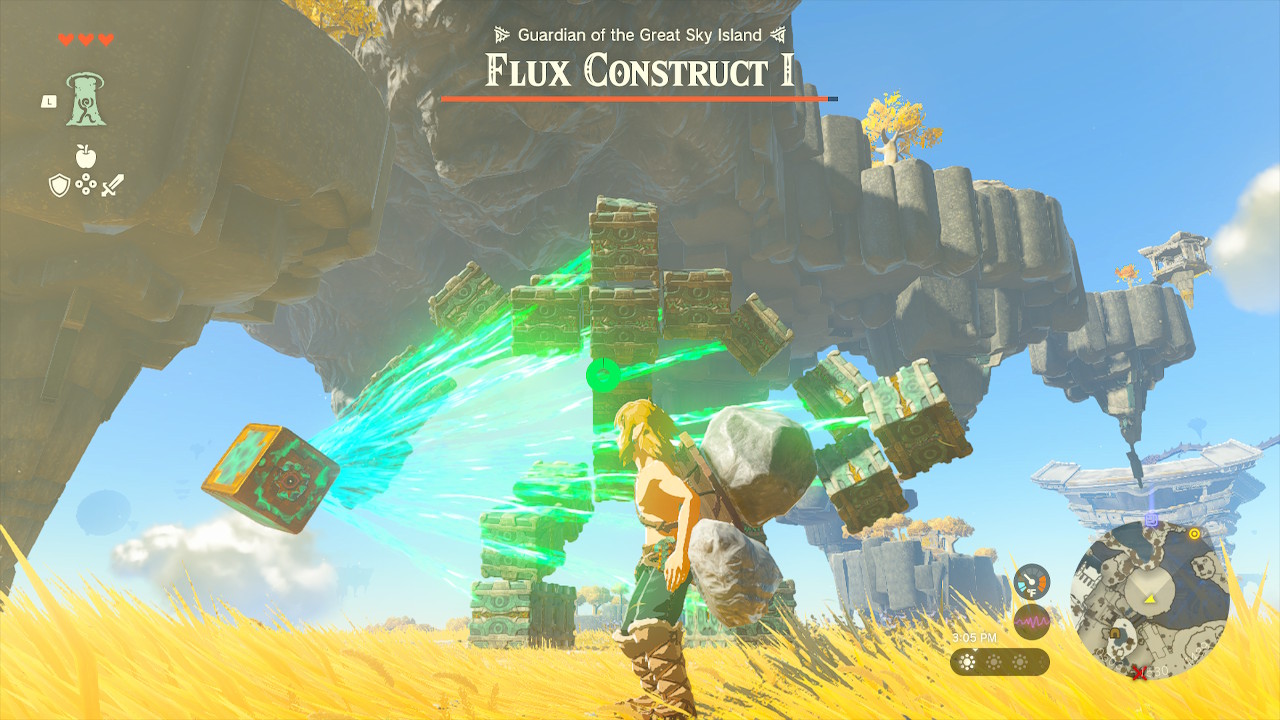Click the yellow player arrow on the minimap

pos(1150,600)
